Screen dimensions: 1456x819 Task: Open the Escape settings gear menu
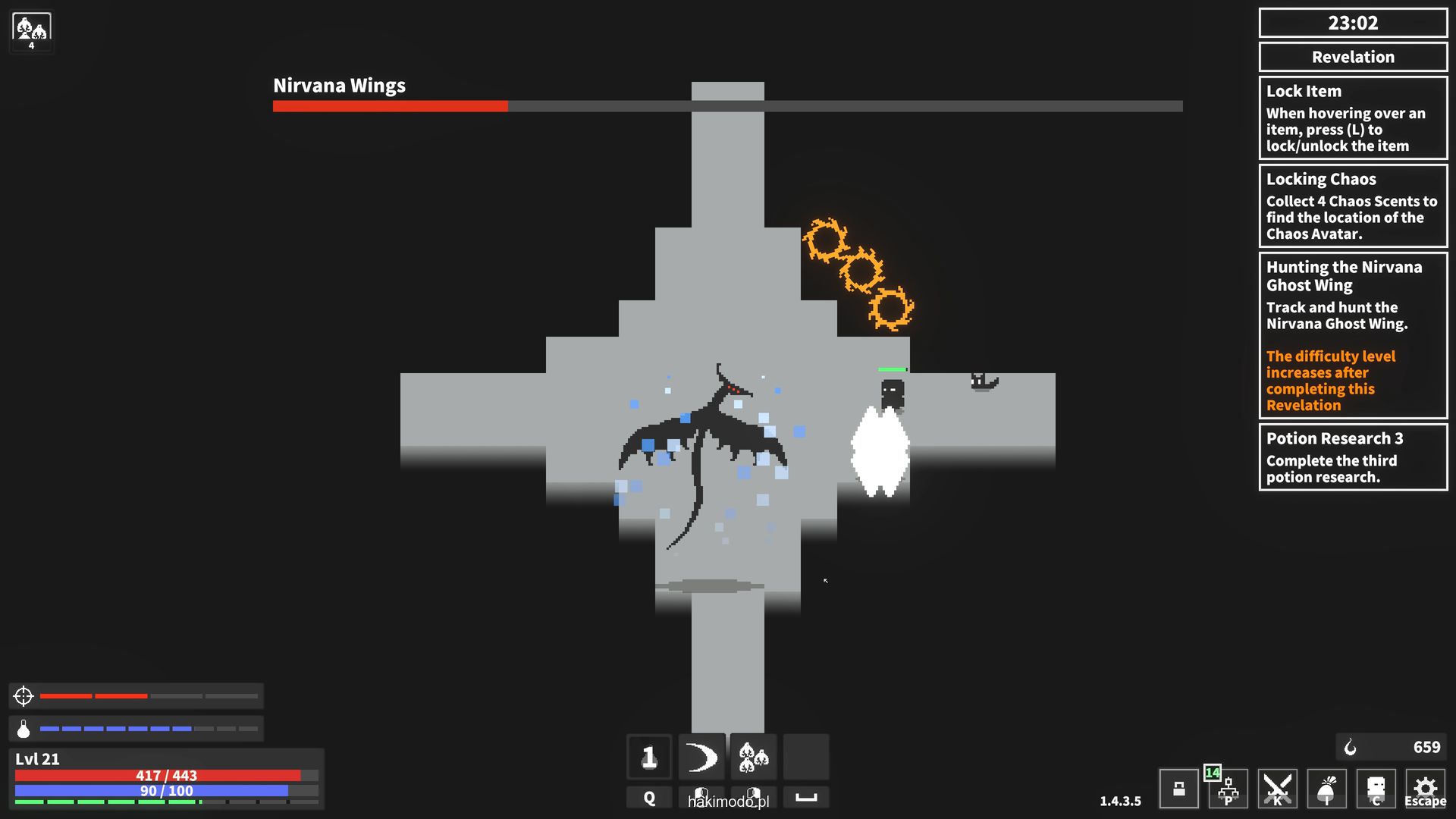[x=1425, y=789]
